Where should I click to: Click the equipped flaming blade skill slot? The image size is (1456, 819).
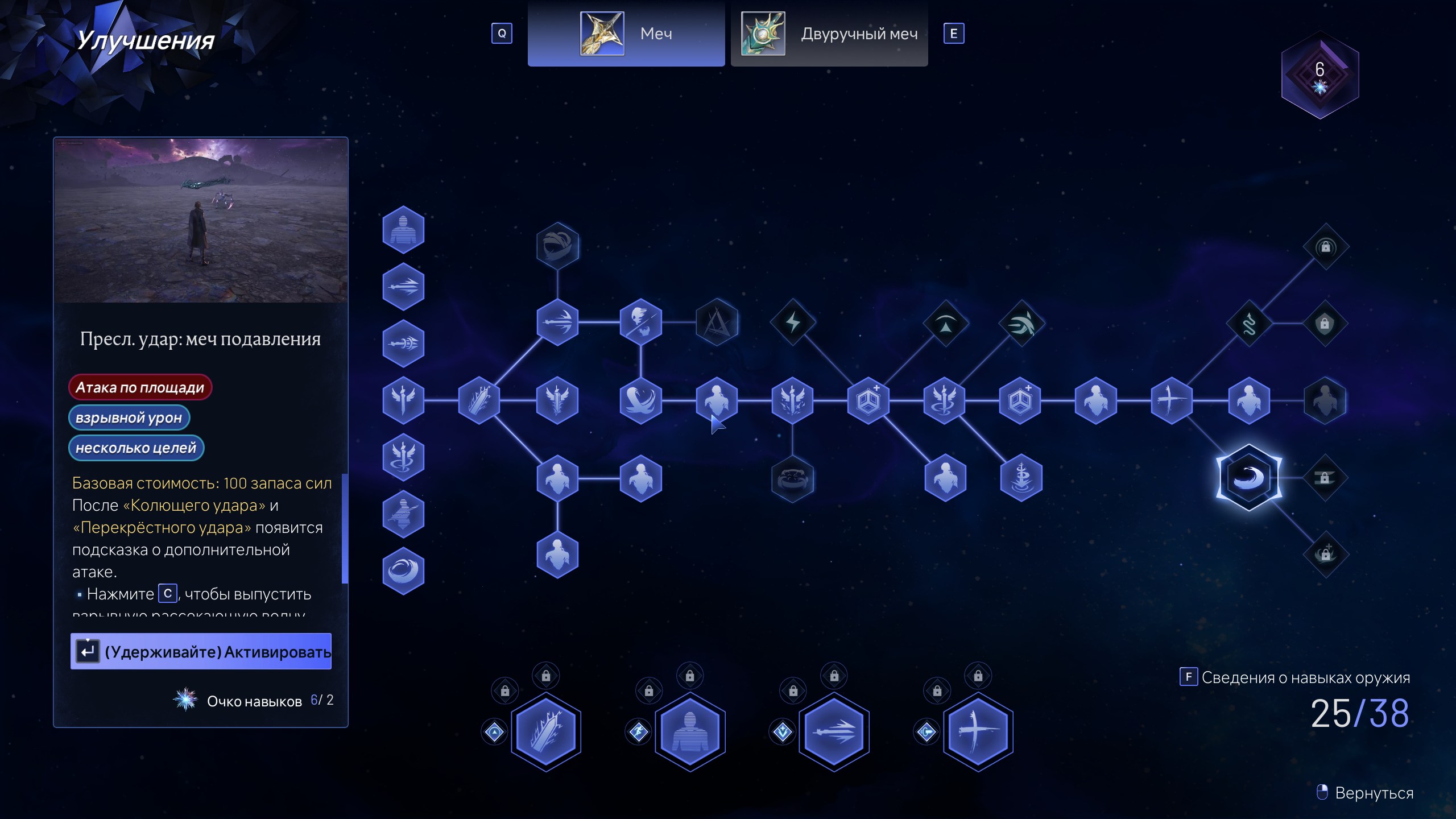546,731
